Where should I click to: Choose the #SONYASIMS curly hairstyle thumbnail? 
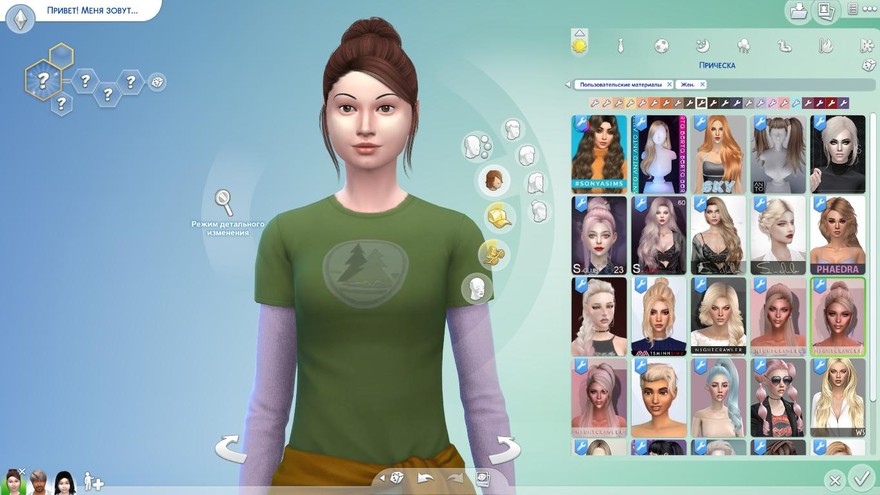tap(599, 153)
